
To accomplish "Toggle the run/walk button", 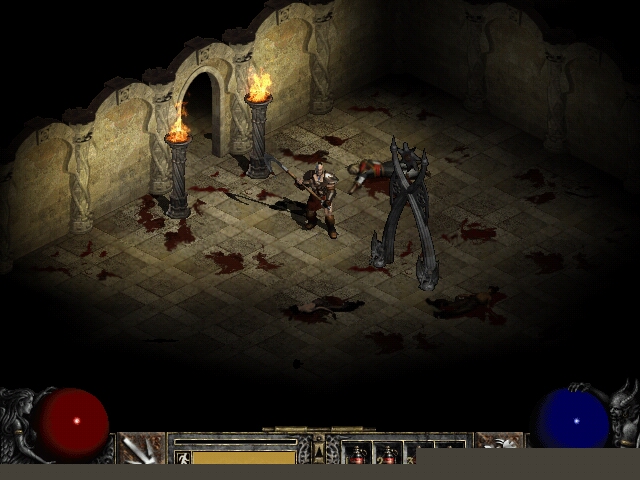I will pos(181,457).
